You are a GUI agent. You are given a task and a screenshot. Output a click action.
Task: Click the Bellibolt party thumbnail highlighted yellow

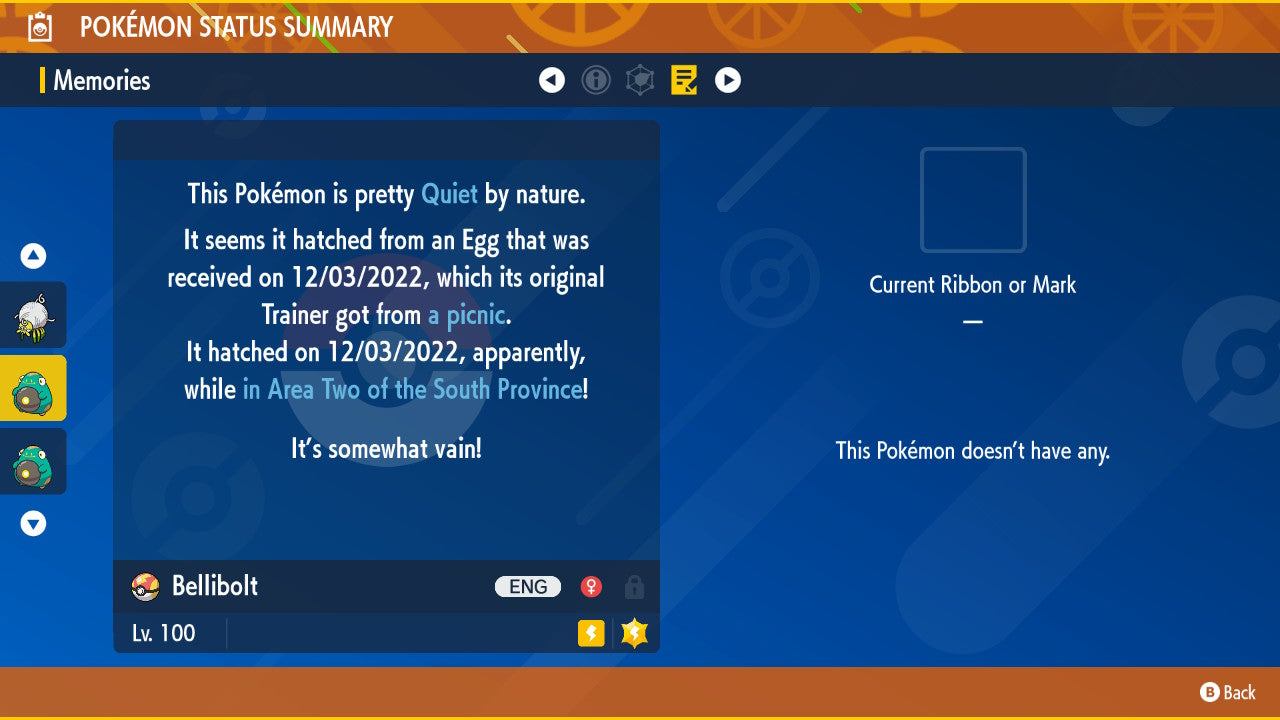pyautogui.click(x=32, y=388)
